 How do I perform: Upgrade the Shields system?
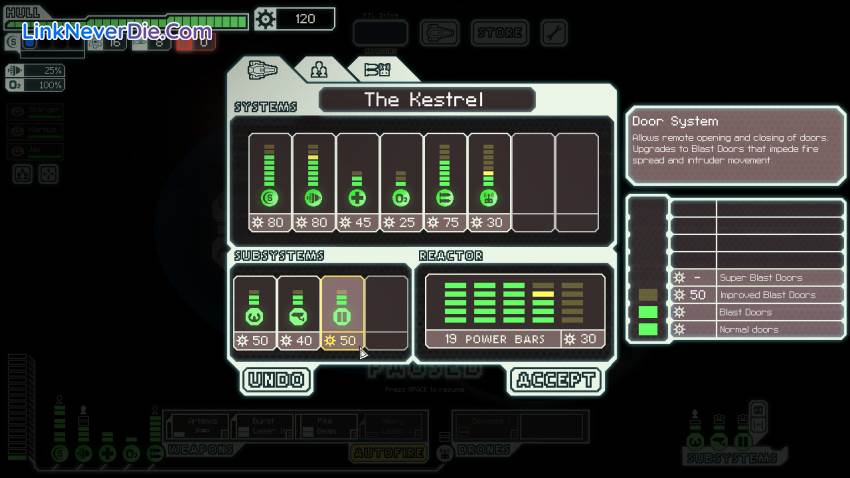[270, 182]
